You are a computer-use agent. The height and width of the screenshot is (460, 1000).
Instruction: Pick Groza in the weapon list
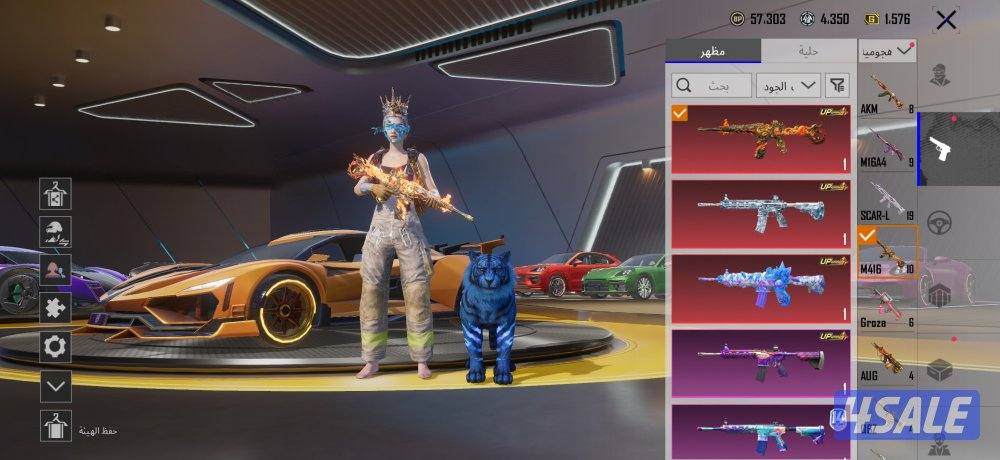pos(888,306)
